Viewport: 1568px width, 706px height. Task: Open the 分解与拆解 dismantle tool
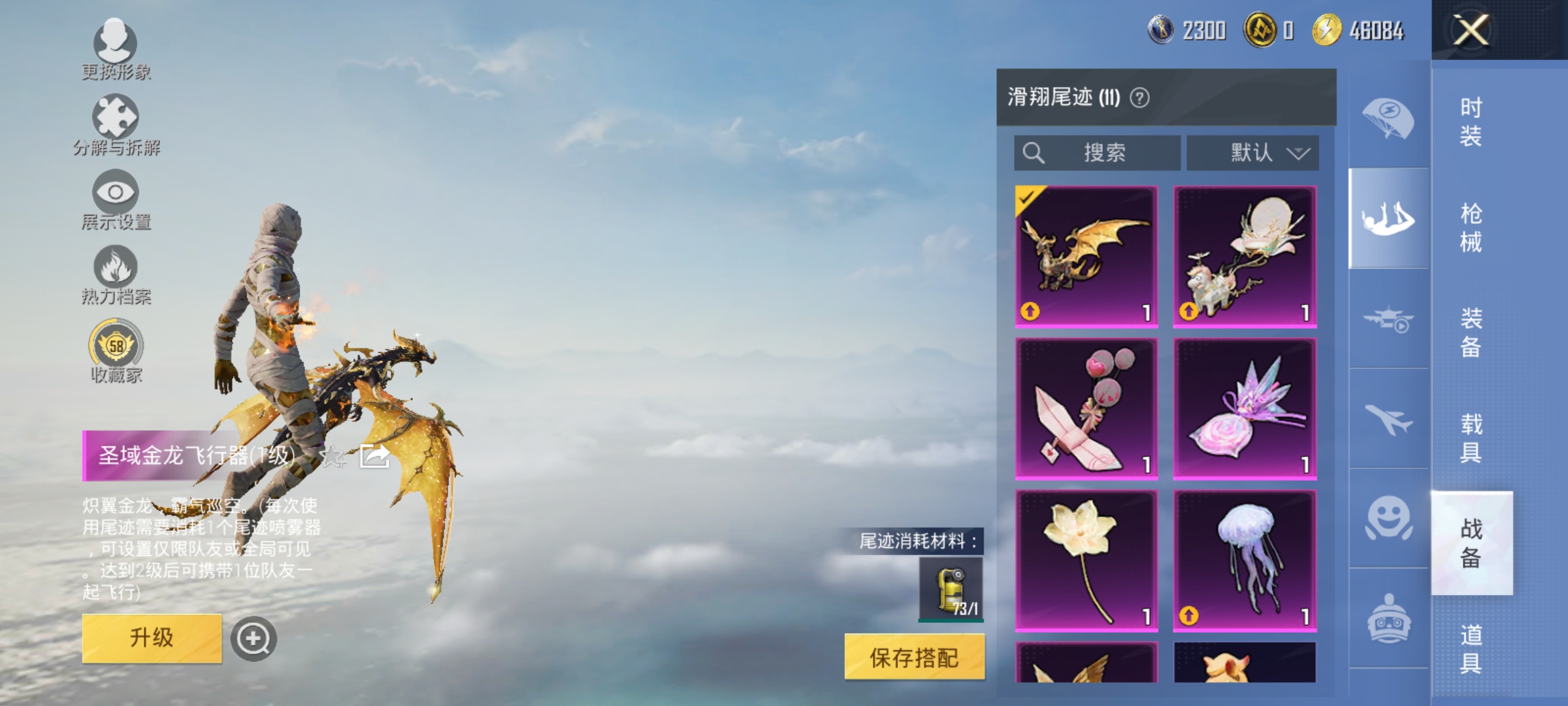click(116, 121)
